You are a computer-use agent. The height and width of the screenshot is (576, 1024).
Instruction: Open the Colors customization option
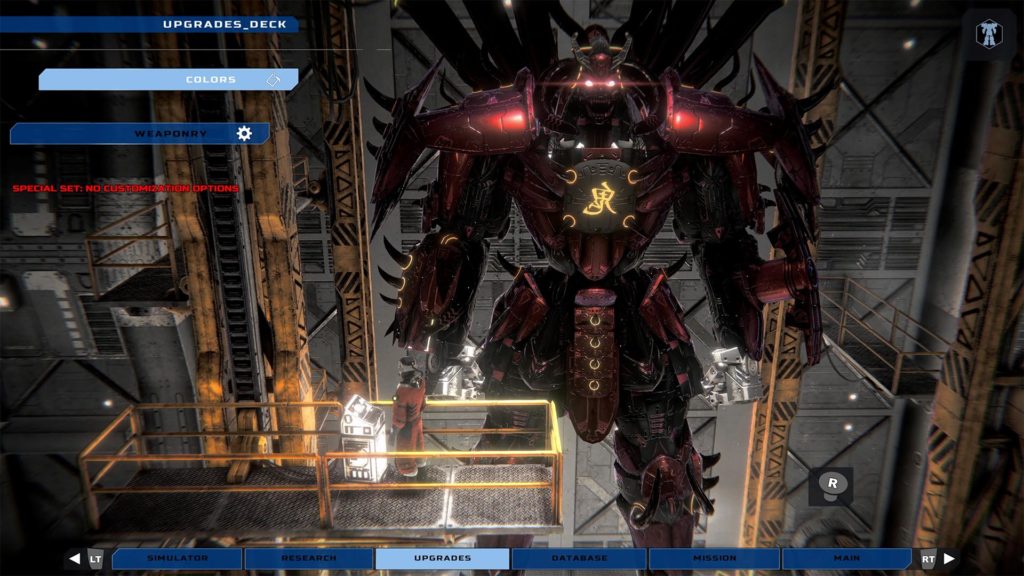(168, 79)
